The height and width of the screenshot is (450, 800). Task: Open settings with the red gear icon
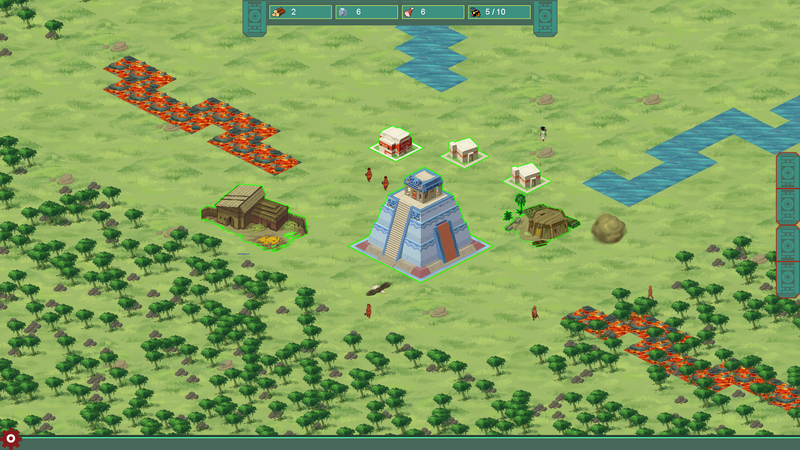coord(11,438)
